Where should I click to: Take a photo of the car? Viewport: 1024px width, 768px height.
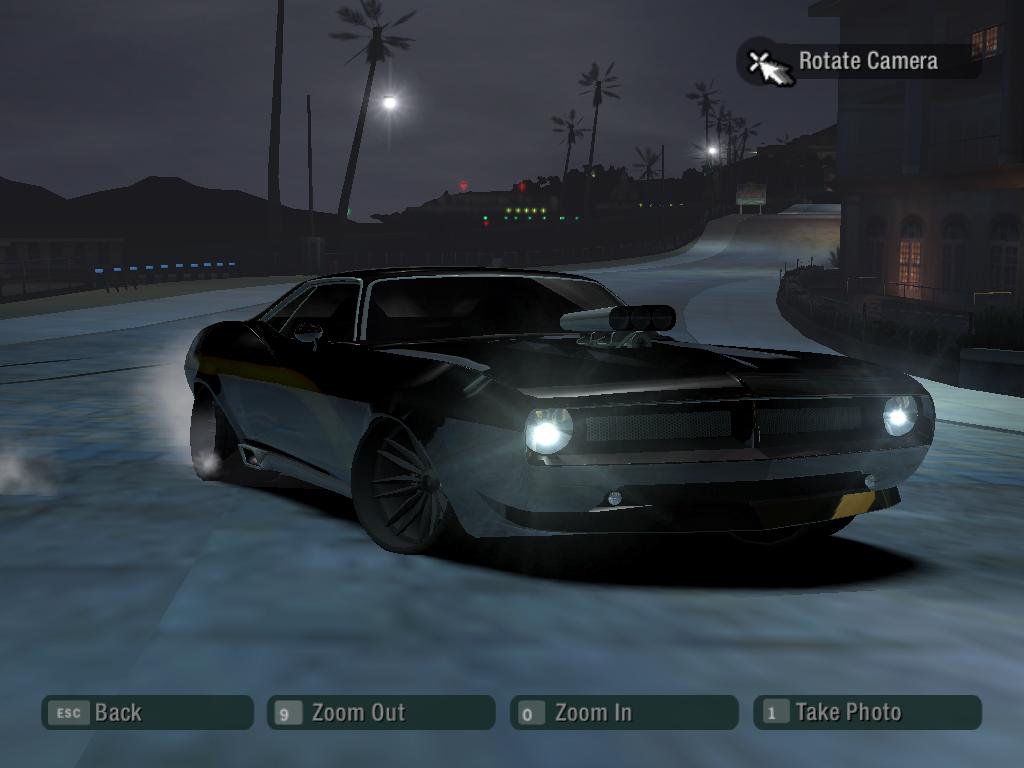(867, 713)
